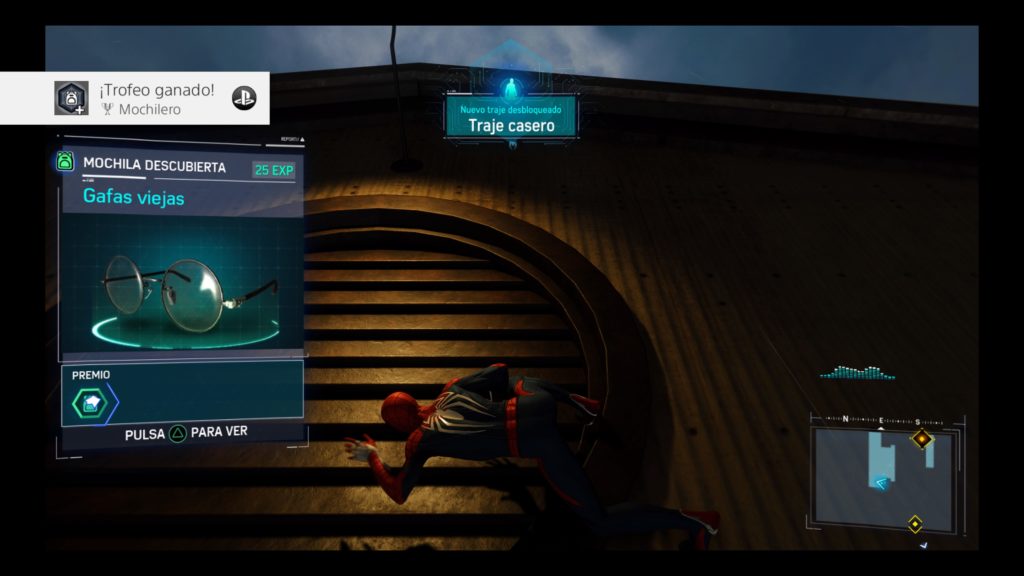Select the lower yellow diamond map marker
Image resolution: width=1024 pixels, height=576 pixels.
point(914,523)
